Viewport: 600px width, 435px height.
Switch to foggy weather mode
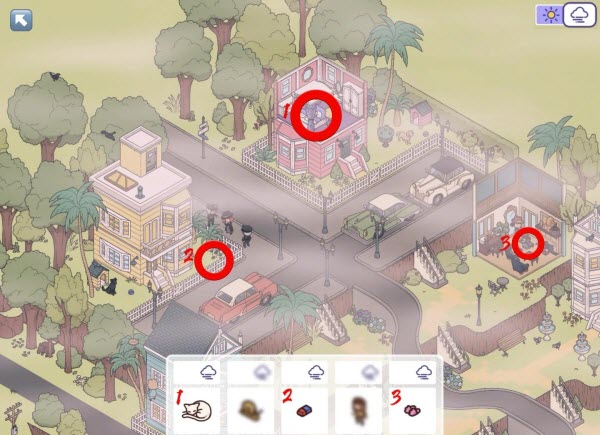pyautogui.click(x=579, y=15)
